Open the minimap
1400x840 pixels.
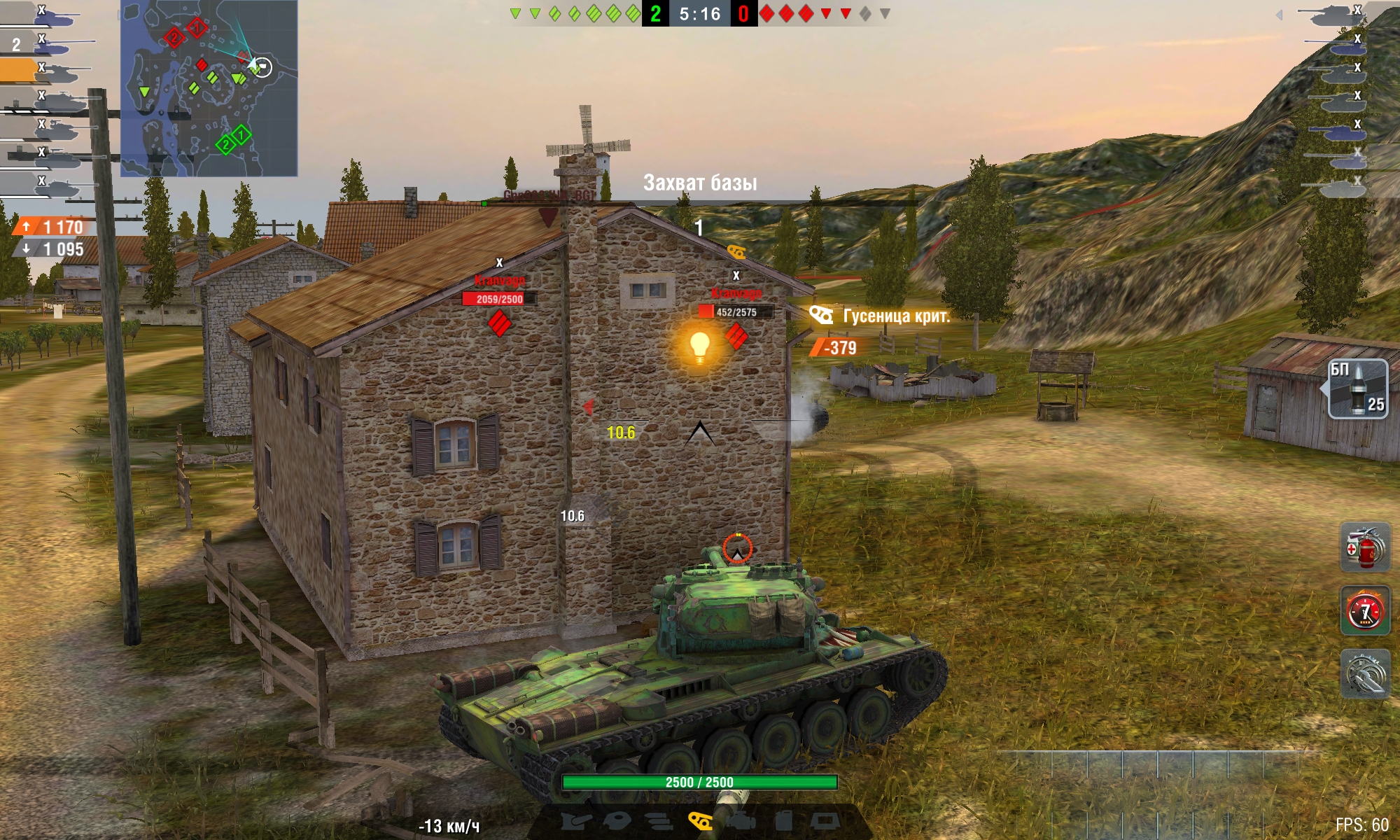(209, 87)
